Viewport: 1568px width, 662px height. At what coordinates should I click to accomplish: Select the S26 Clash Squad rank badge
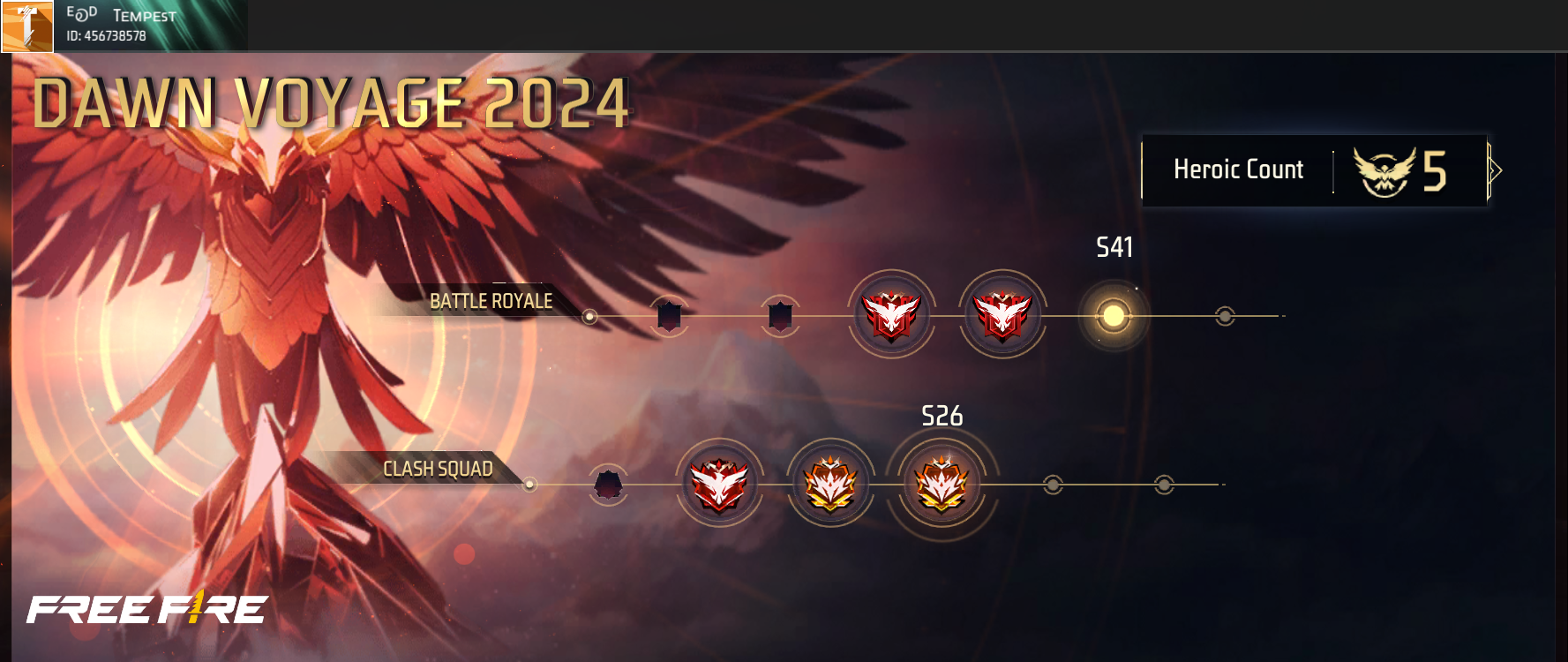(x=942, y=485)
